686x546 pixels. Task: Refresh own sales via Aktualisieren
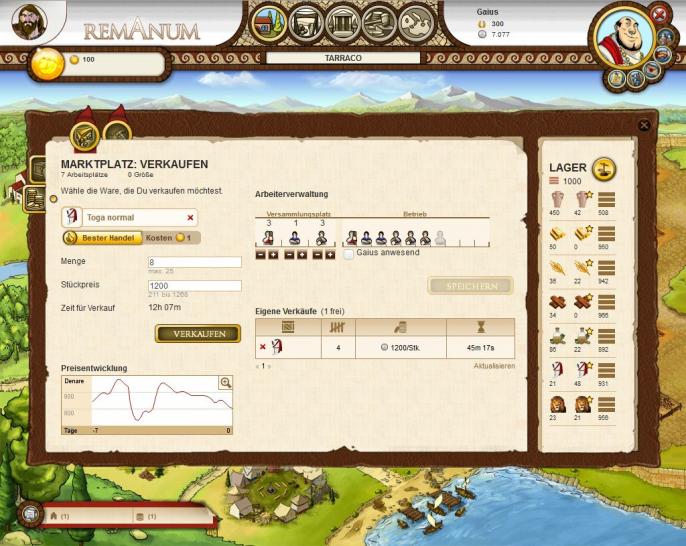point(494,366)
